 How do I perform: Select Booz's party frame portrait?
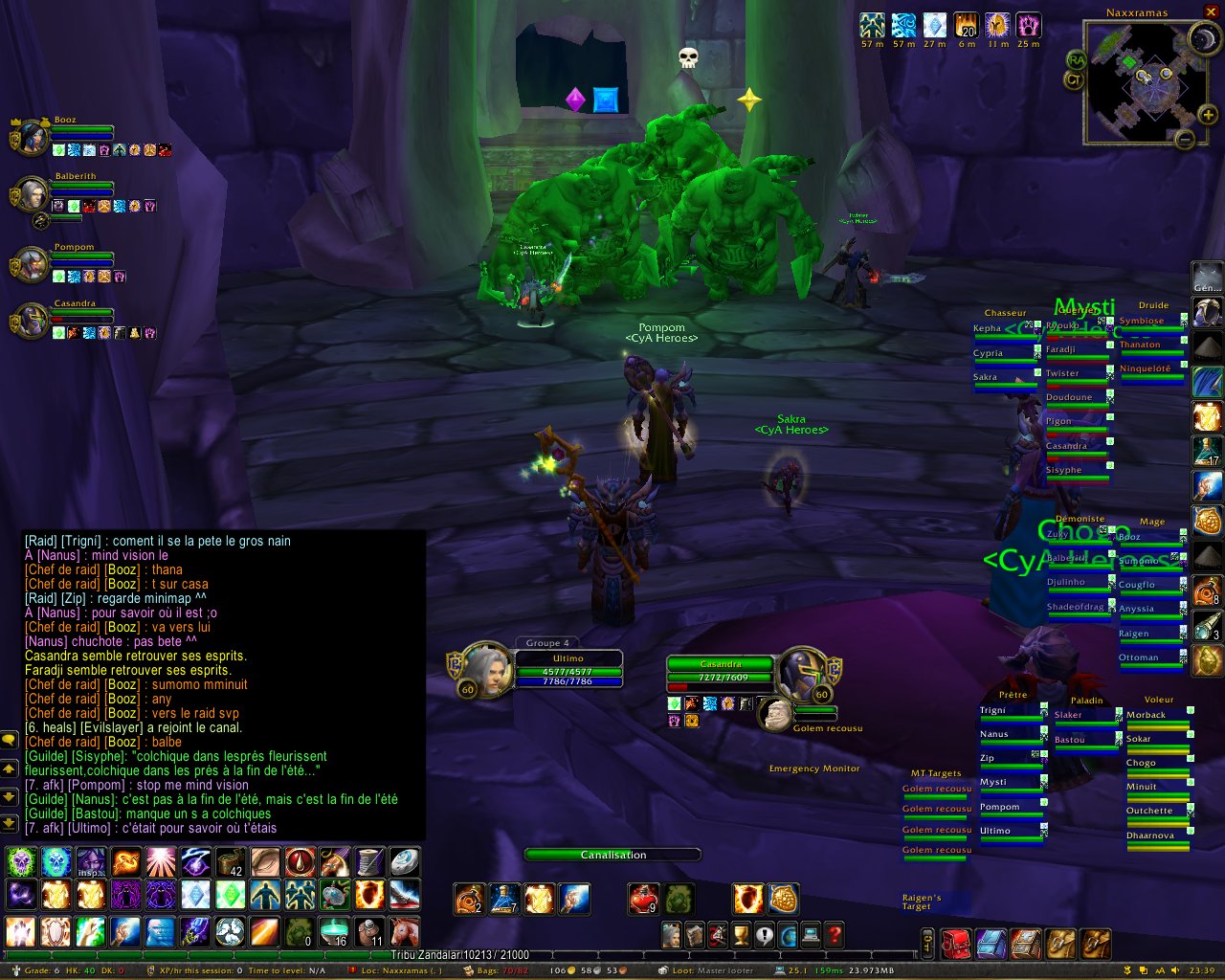(x=32, y=138)
